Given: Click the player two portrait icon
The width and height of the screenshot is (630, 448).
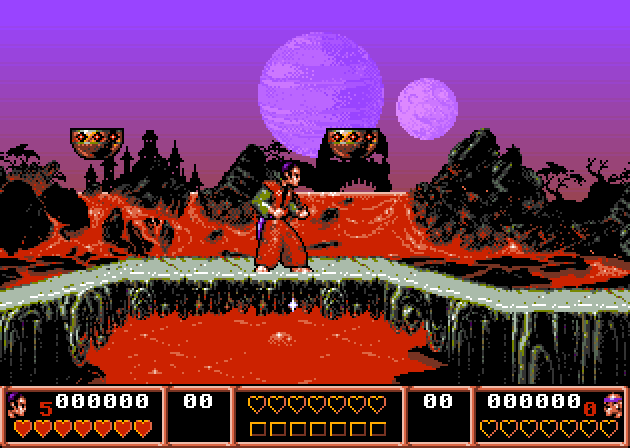Looking at the screenshot, I should [x=611, y=404].
